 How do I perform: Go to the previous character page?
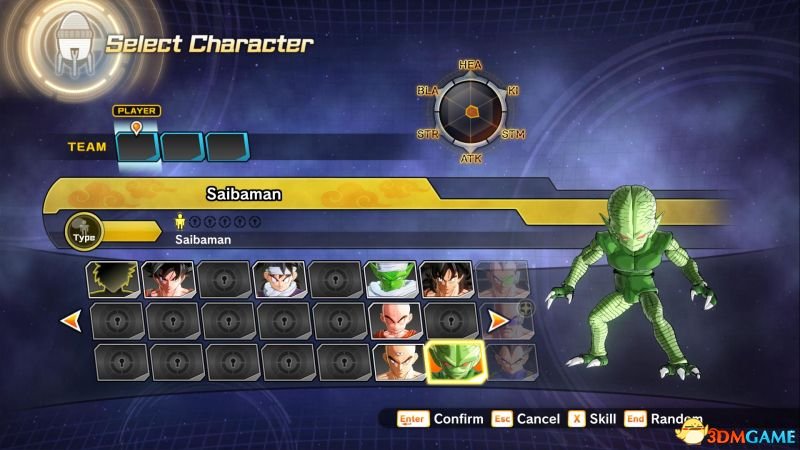(x=71, y=321)
